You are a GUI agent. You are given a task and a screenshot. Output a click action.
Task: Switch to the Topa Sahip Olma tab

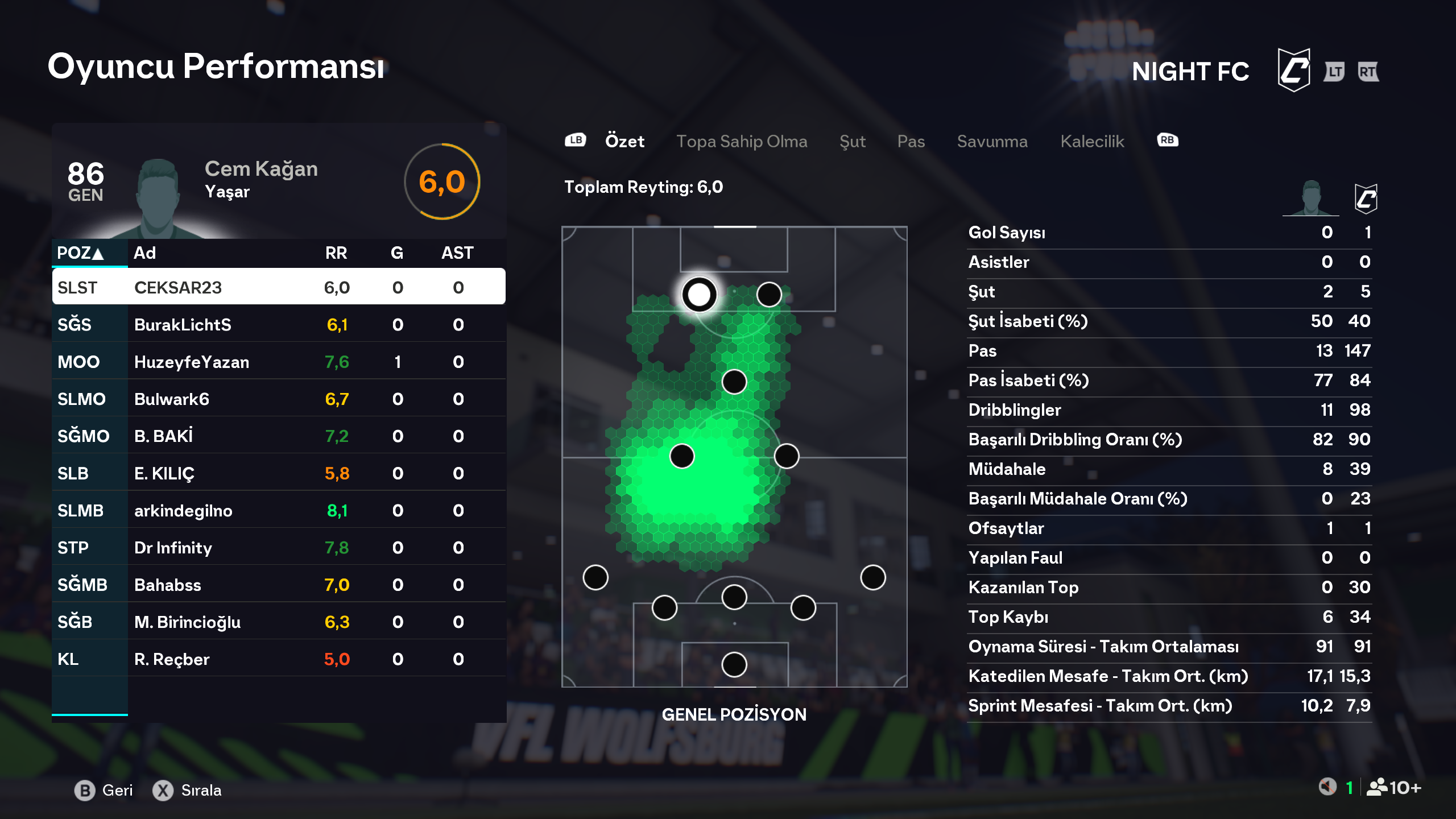click(741, 142)
